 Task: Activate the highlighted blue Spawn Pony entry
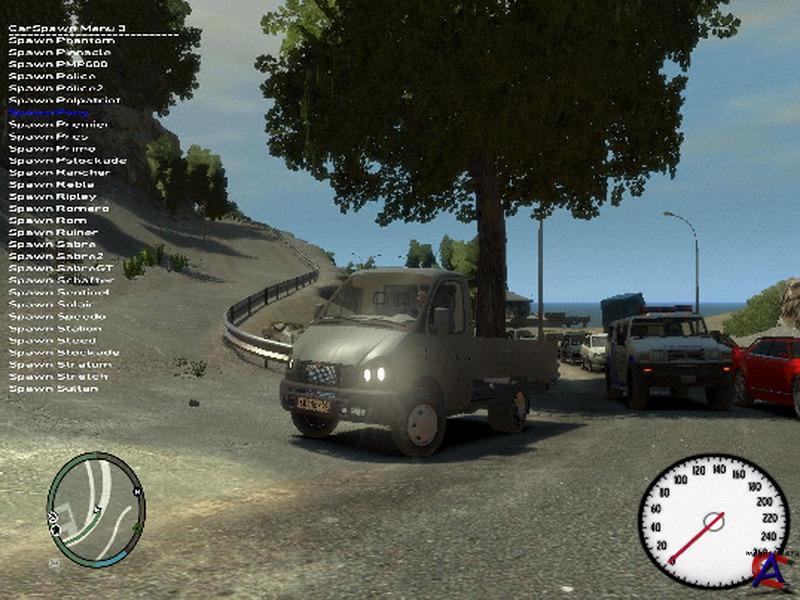[50, 113]
